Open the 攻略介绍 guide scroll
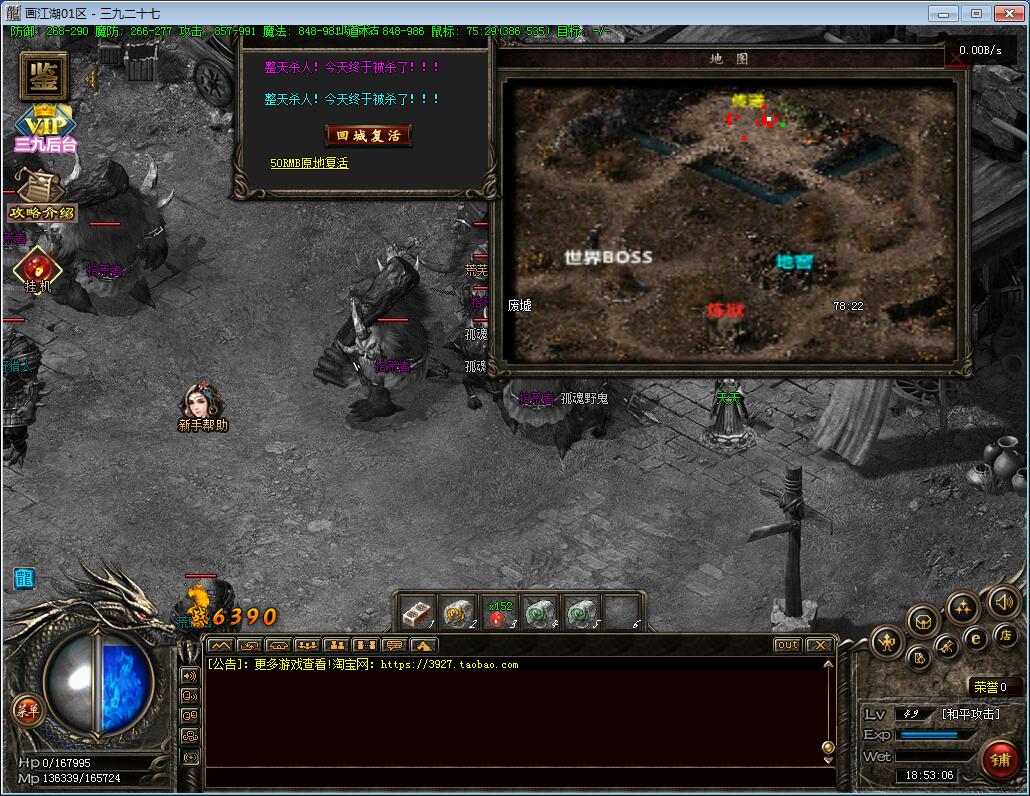 (41, 196)
